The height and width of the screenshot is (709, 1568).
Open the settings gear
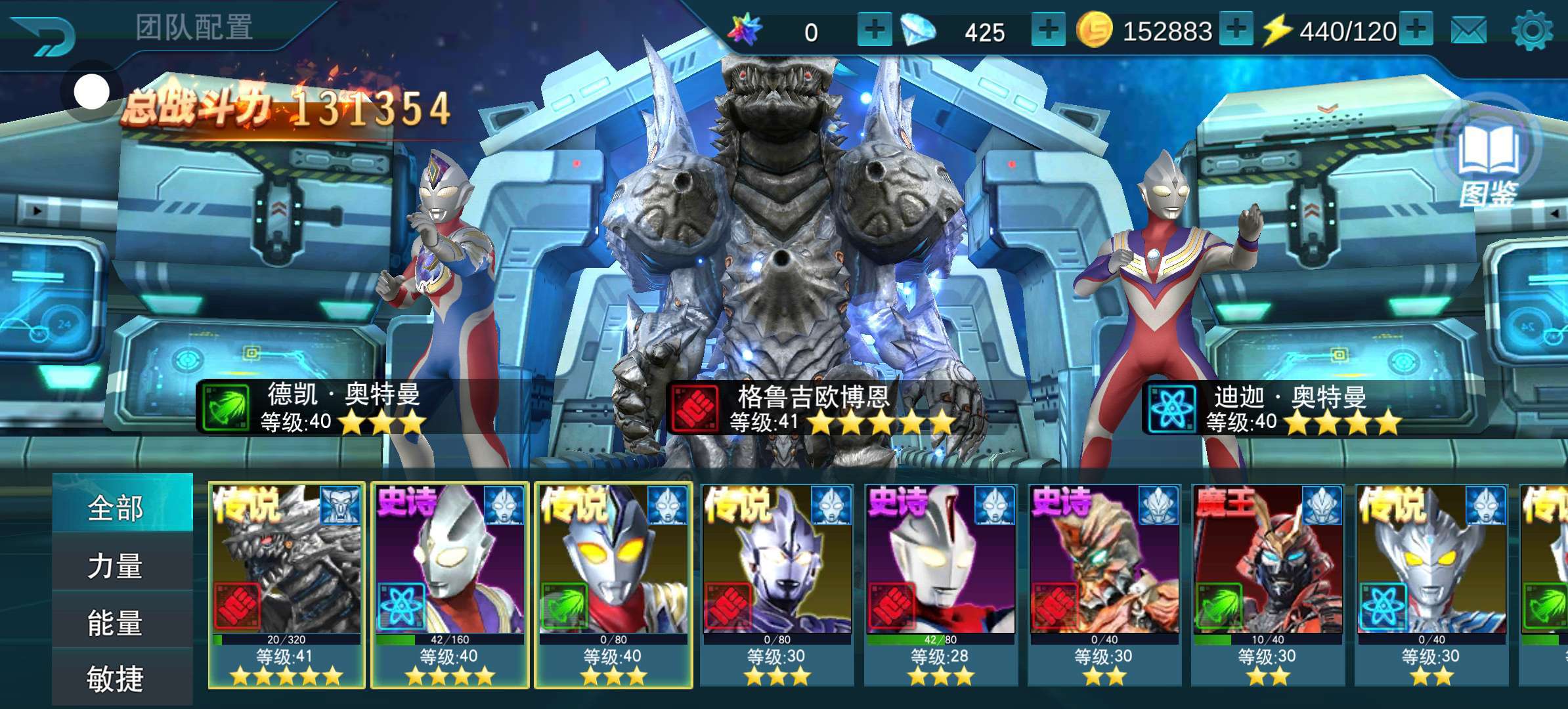pyautogui.click(x=1531, y=30)
